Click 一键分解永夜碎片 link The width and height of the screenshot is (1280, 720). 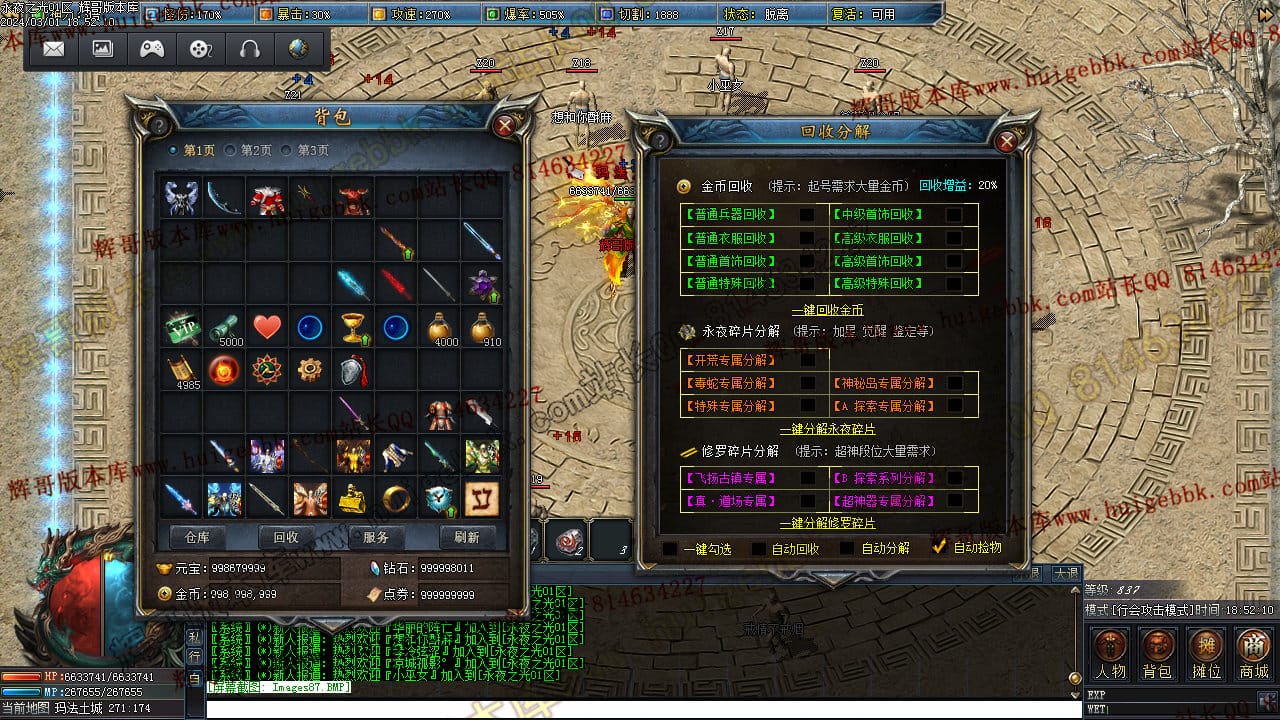(827, 429)
